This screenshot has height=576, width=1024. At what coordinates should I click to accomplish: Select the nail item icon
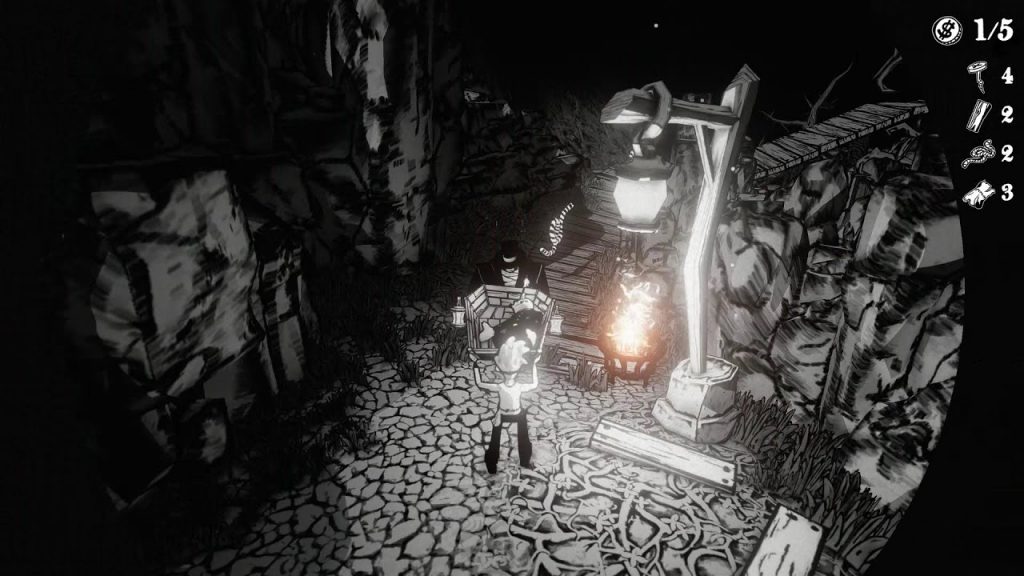pyautogui.click(x=974, y=73)
